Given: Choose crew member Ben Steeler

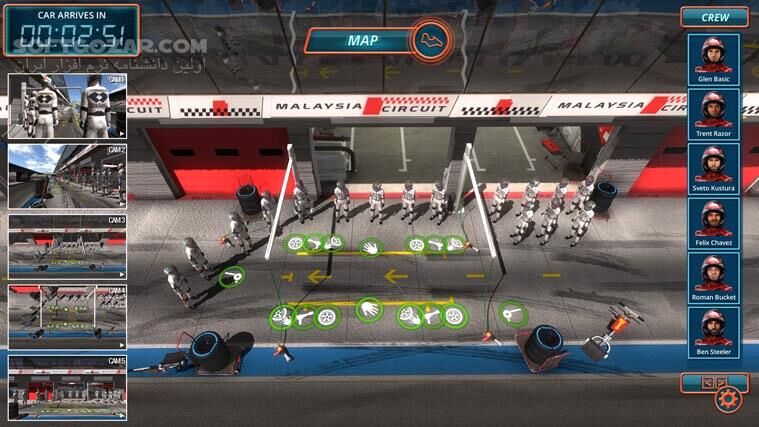Looking at the screenshot, I should click(x=714, y=331).
